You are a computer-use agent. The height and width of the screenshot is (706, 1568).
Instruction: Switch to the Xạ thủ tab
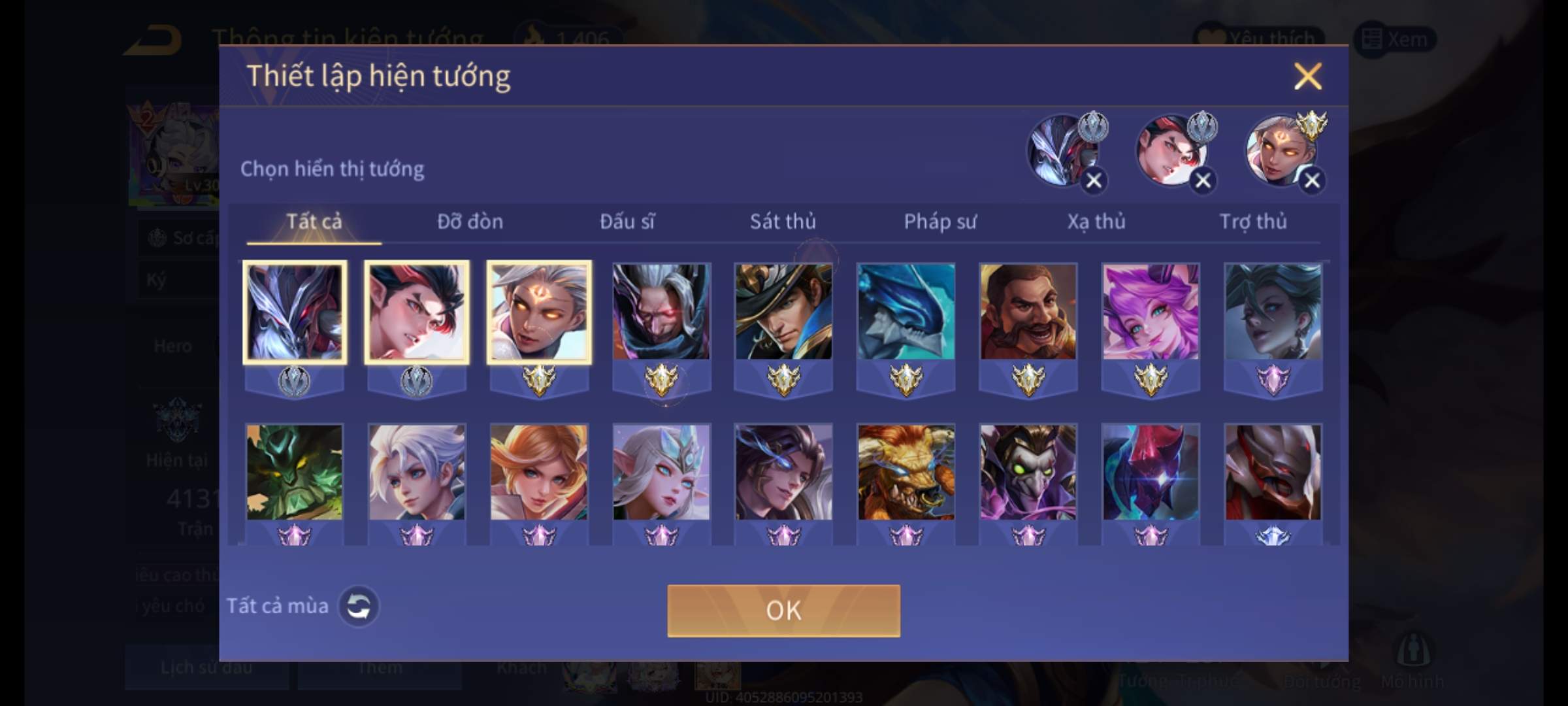[1096, 222]
